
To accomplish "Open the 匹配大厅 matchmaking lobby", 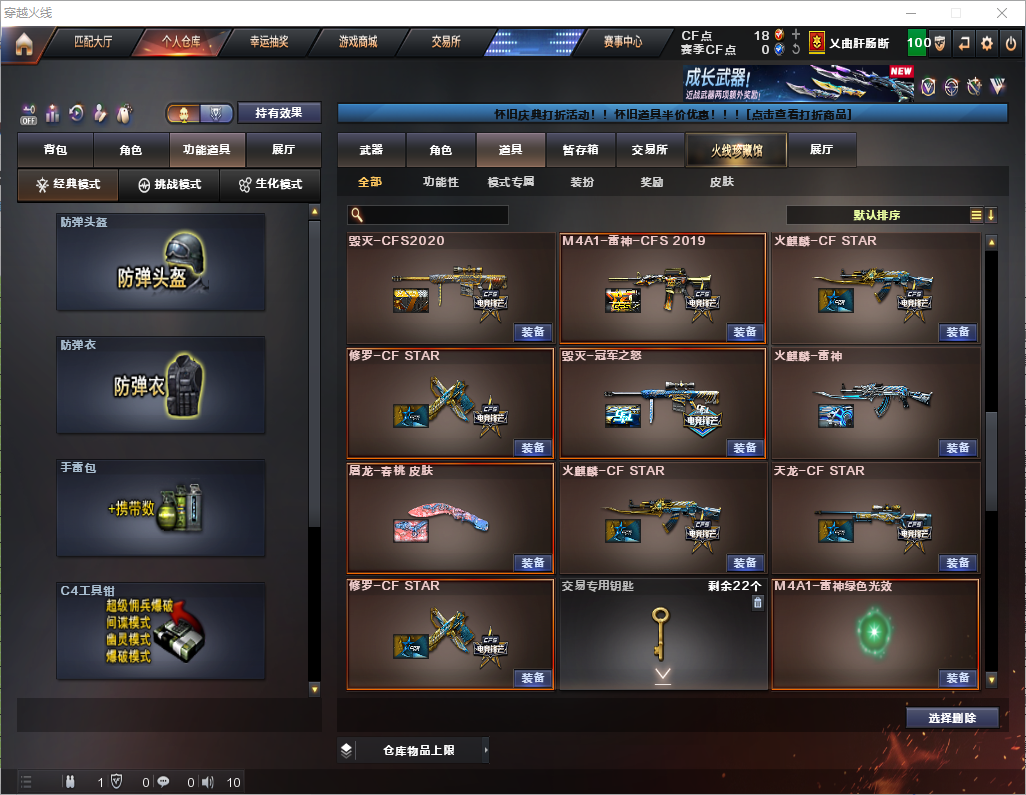I will [x=93, y=43].
